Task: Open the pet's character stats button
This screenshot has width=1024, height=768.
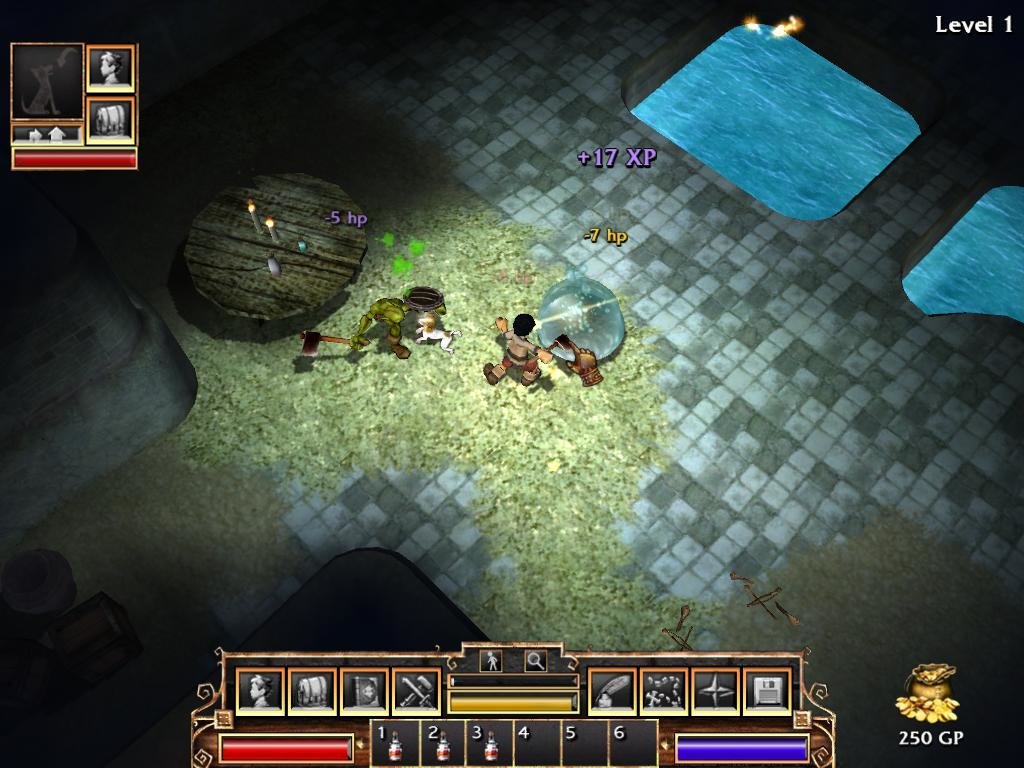Action: tap(110, 68)
